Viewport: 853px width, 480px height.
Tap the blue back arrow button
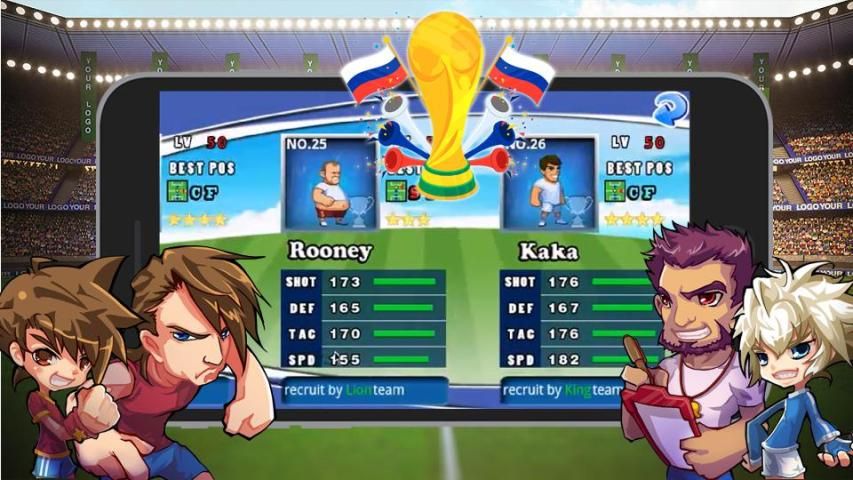(x=669, y=108)
